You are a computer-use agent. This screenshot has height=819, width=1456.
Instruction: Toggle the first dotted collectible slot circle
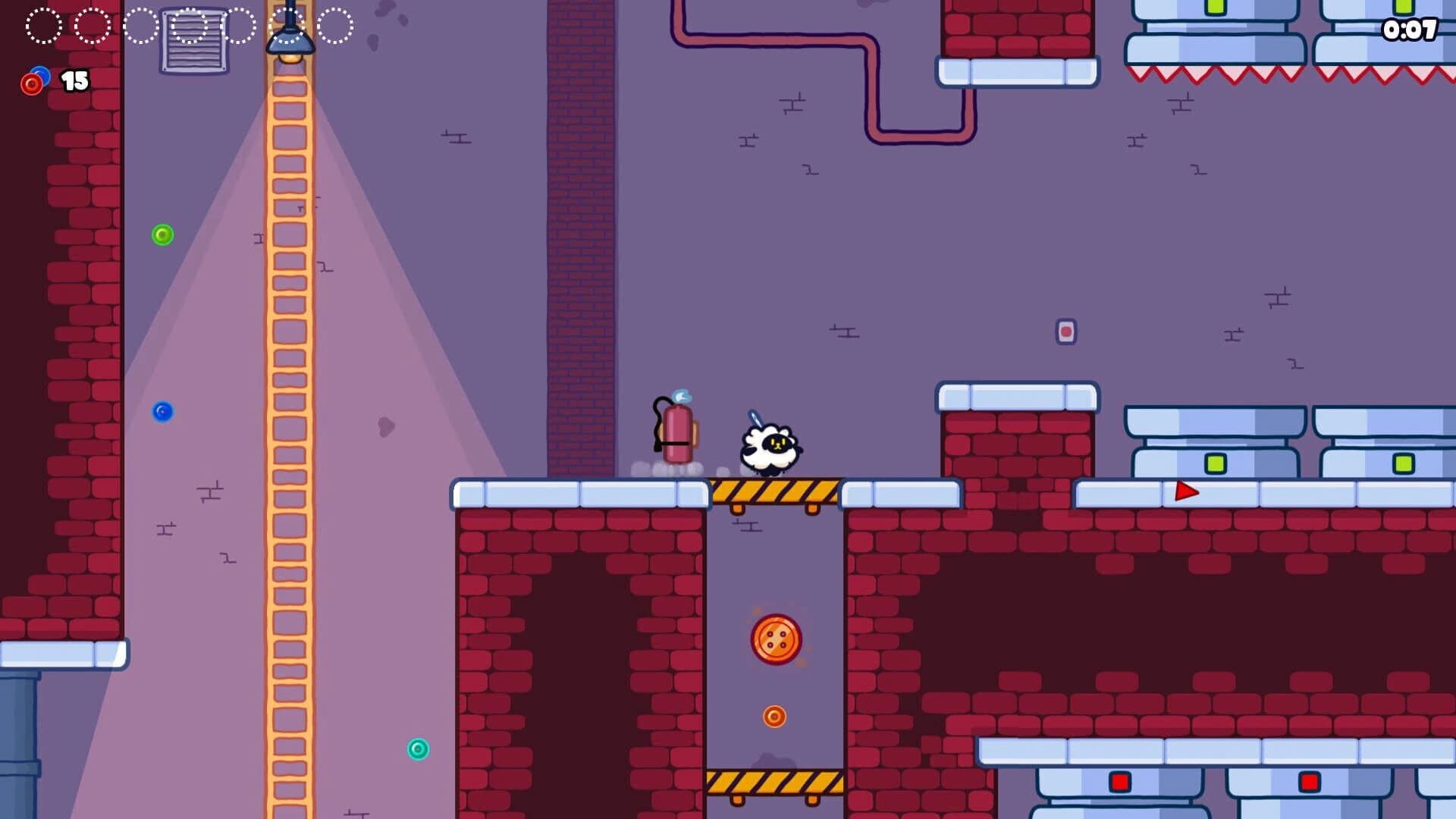[44, 25]
